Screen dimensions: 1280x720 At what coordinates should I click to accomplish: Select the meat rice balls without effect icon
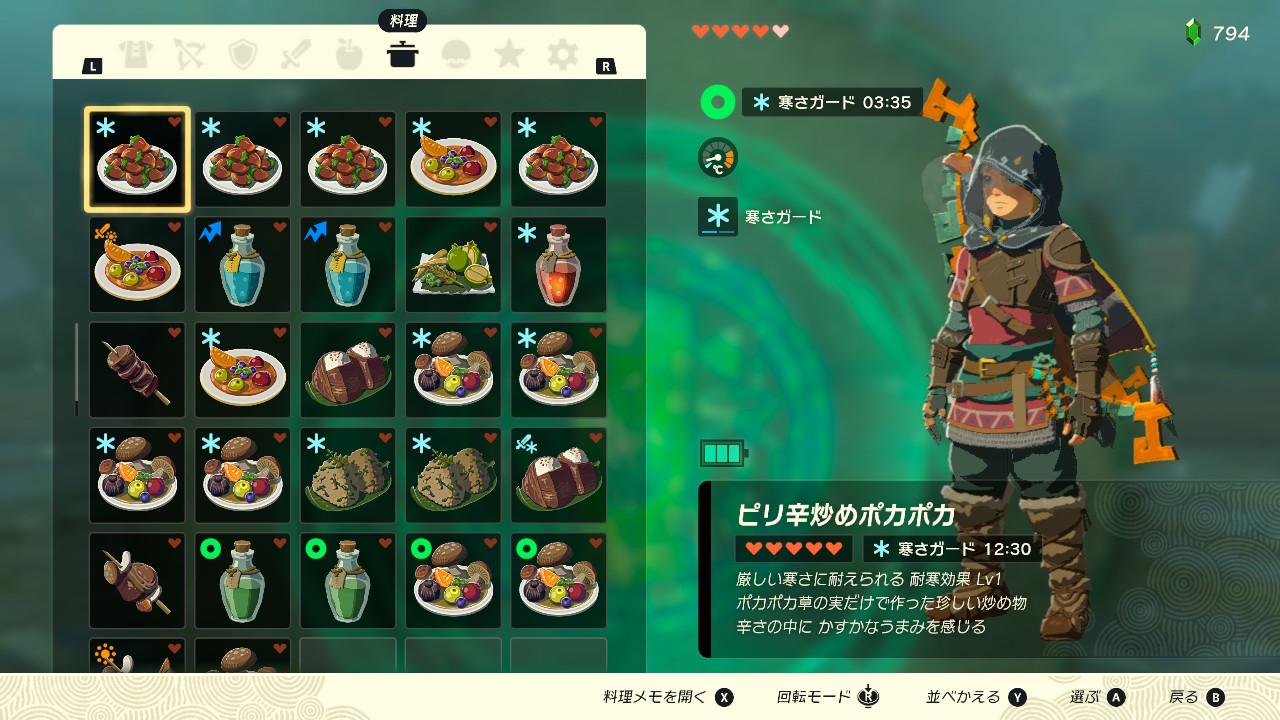[x=348, y=370]
